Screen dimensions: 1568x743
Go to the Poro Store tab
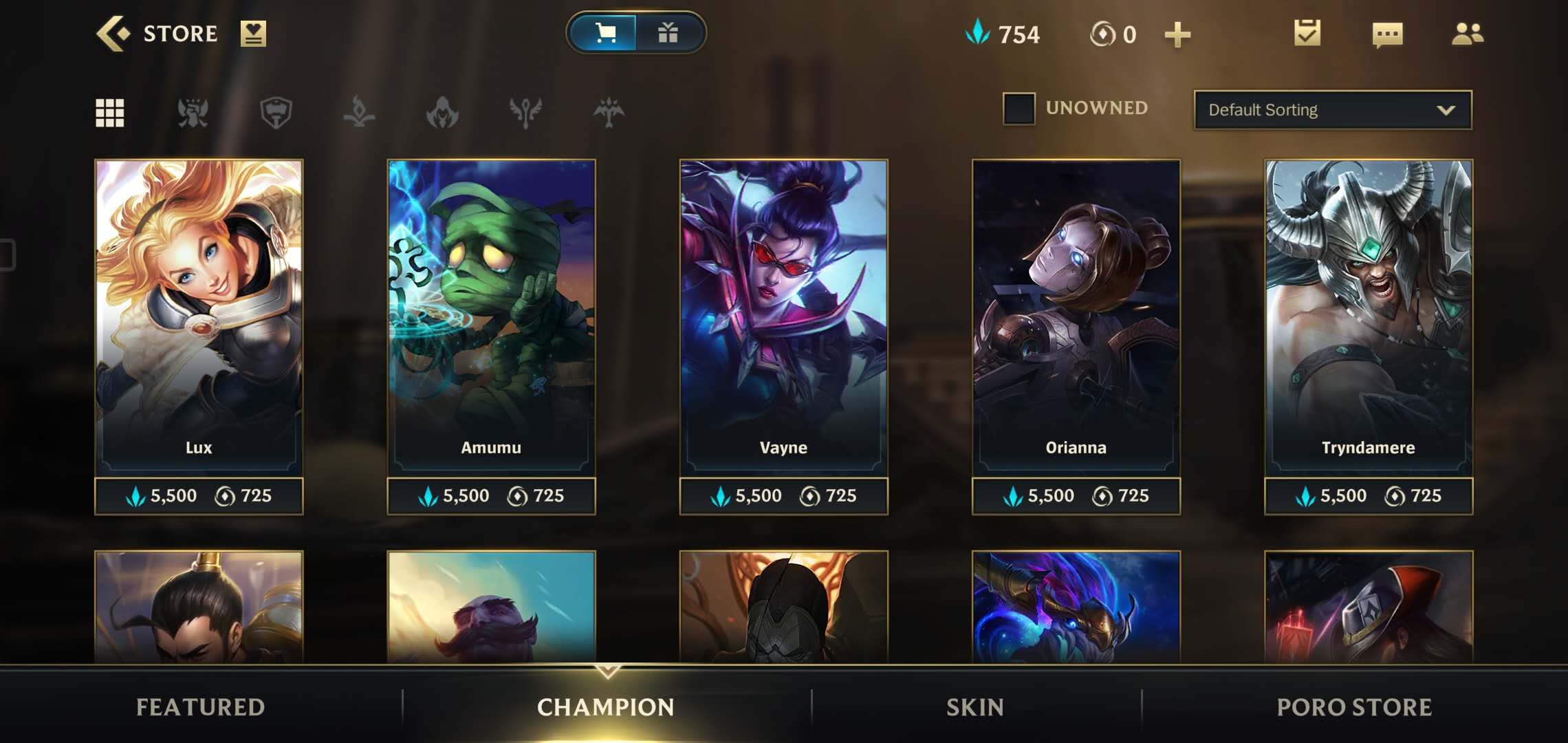click(1354, 707)
